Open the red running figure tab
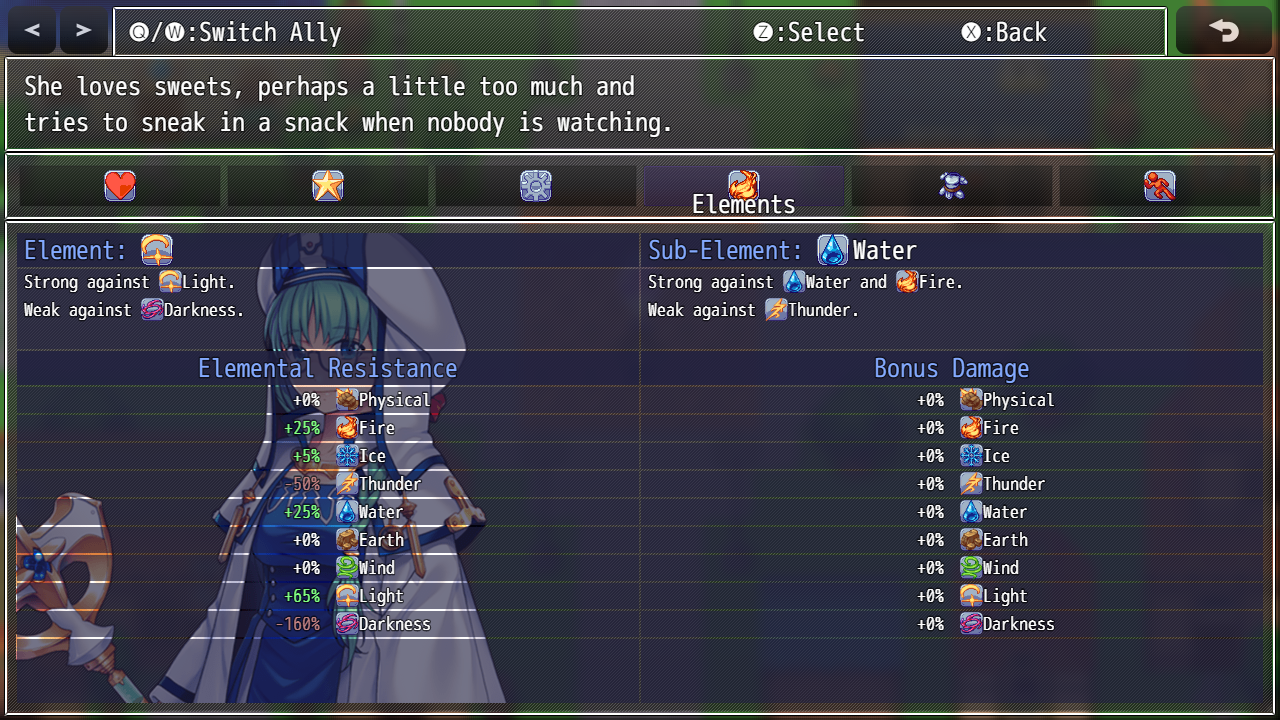The height and width of the screenshot is (720, 1280). [1160, 186]
